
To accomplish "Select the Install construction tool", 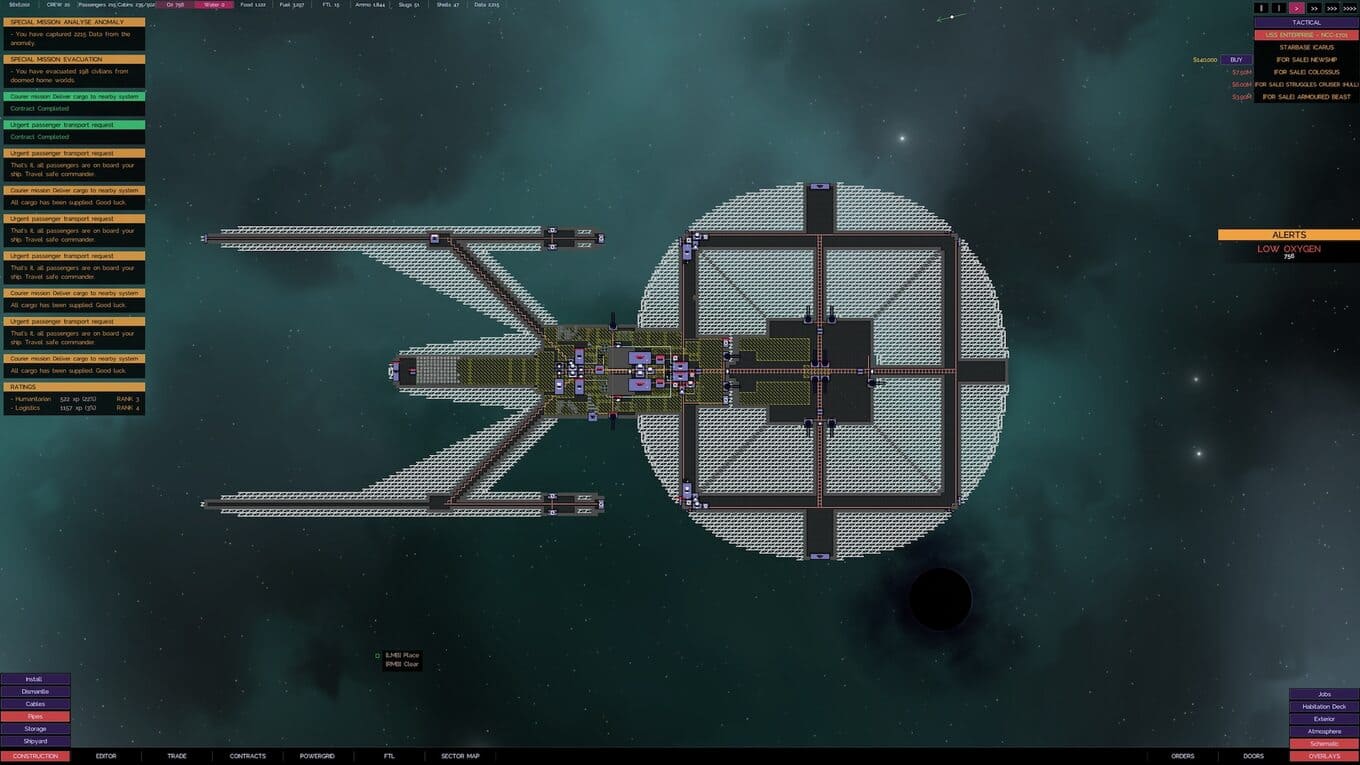I will pyautogui.click(x=35, y=679).
